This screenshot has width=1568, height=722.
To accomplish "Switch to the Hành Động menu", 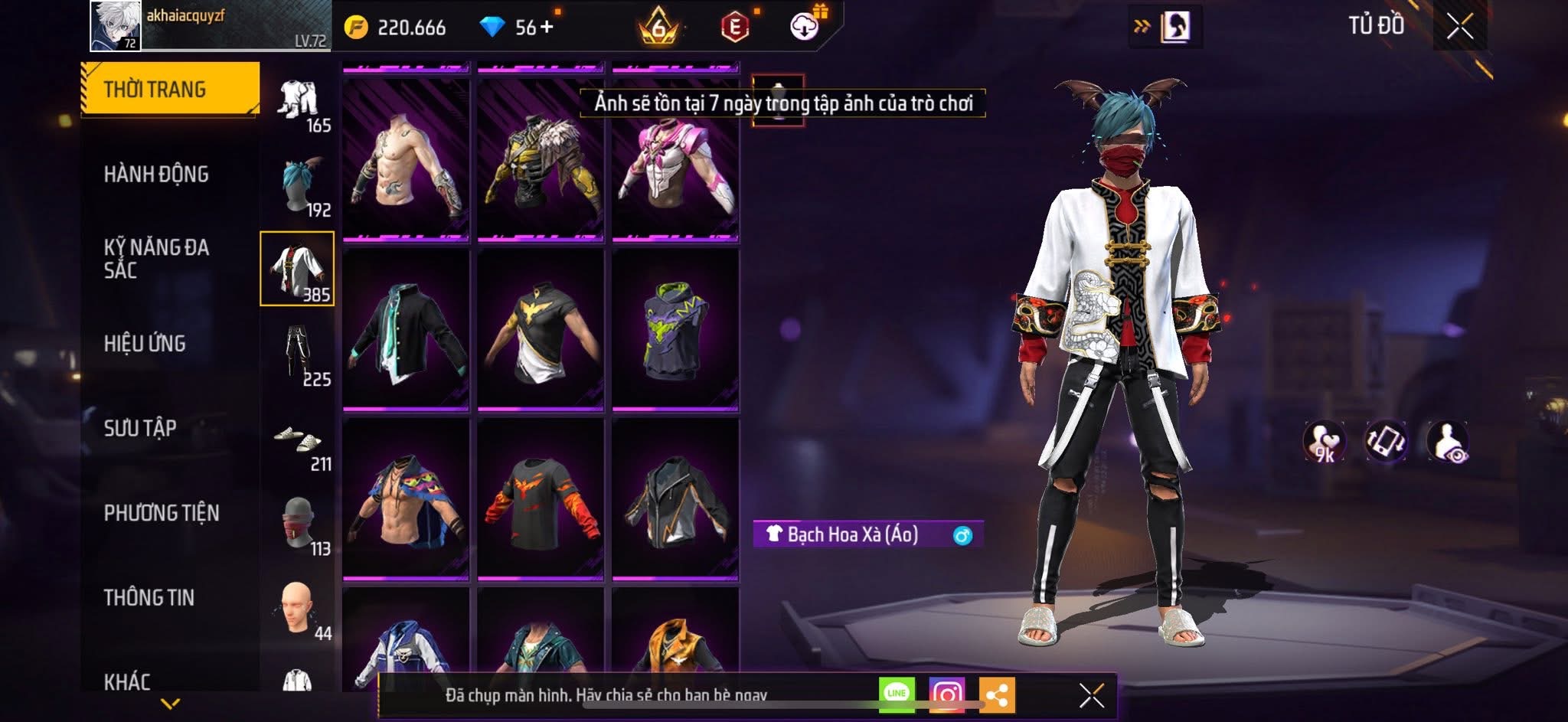I will tap(156, 174).
